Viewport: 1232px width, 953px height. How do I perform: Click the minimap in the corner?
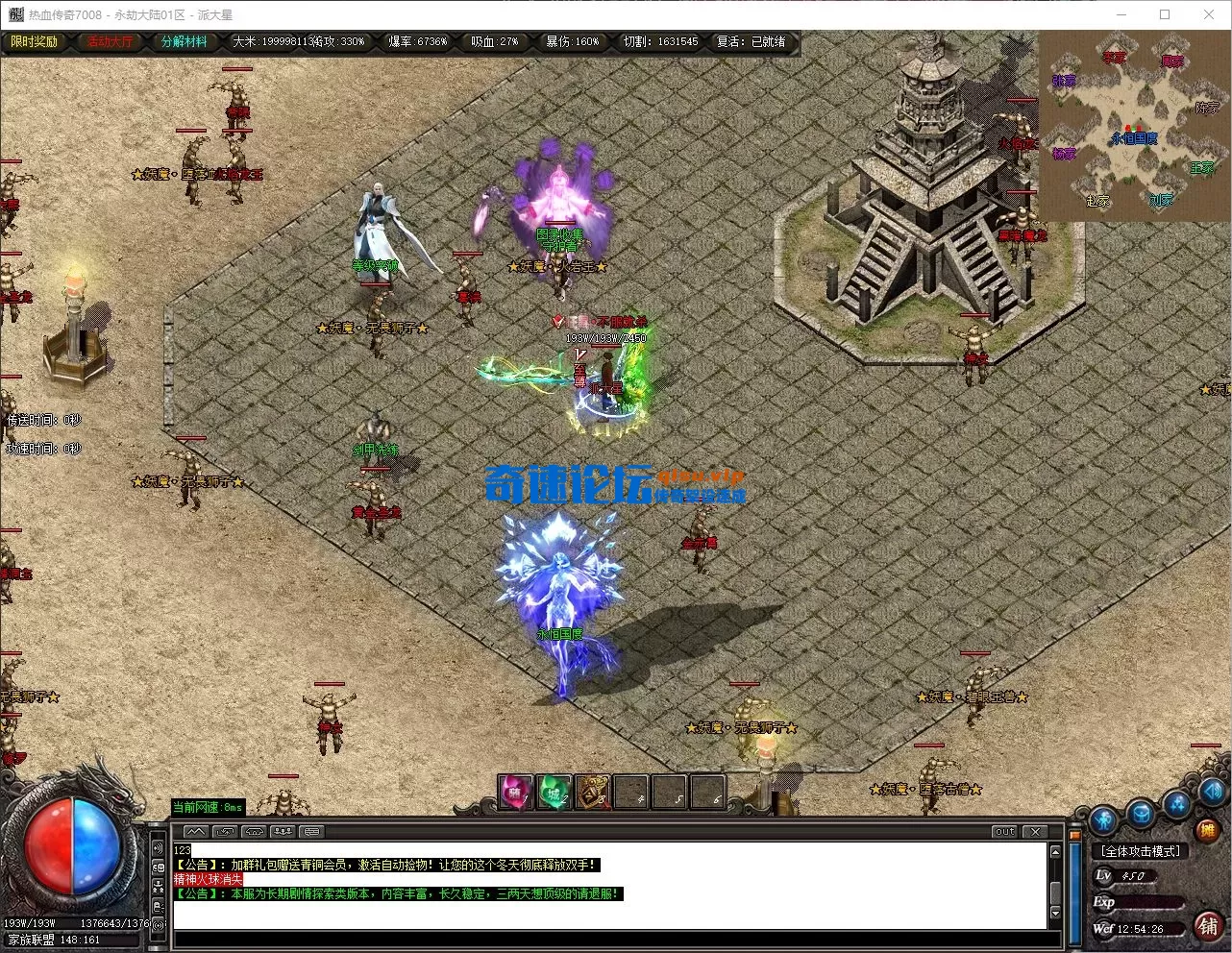[x=1134, y=126]
